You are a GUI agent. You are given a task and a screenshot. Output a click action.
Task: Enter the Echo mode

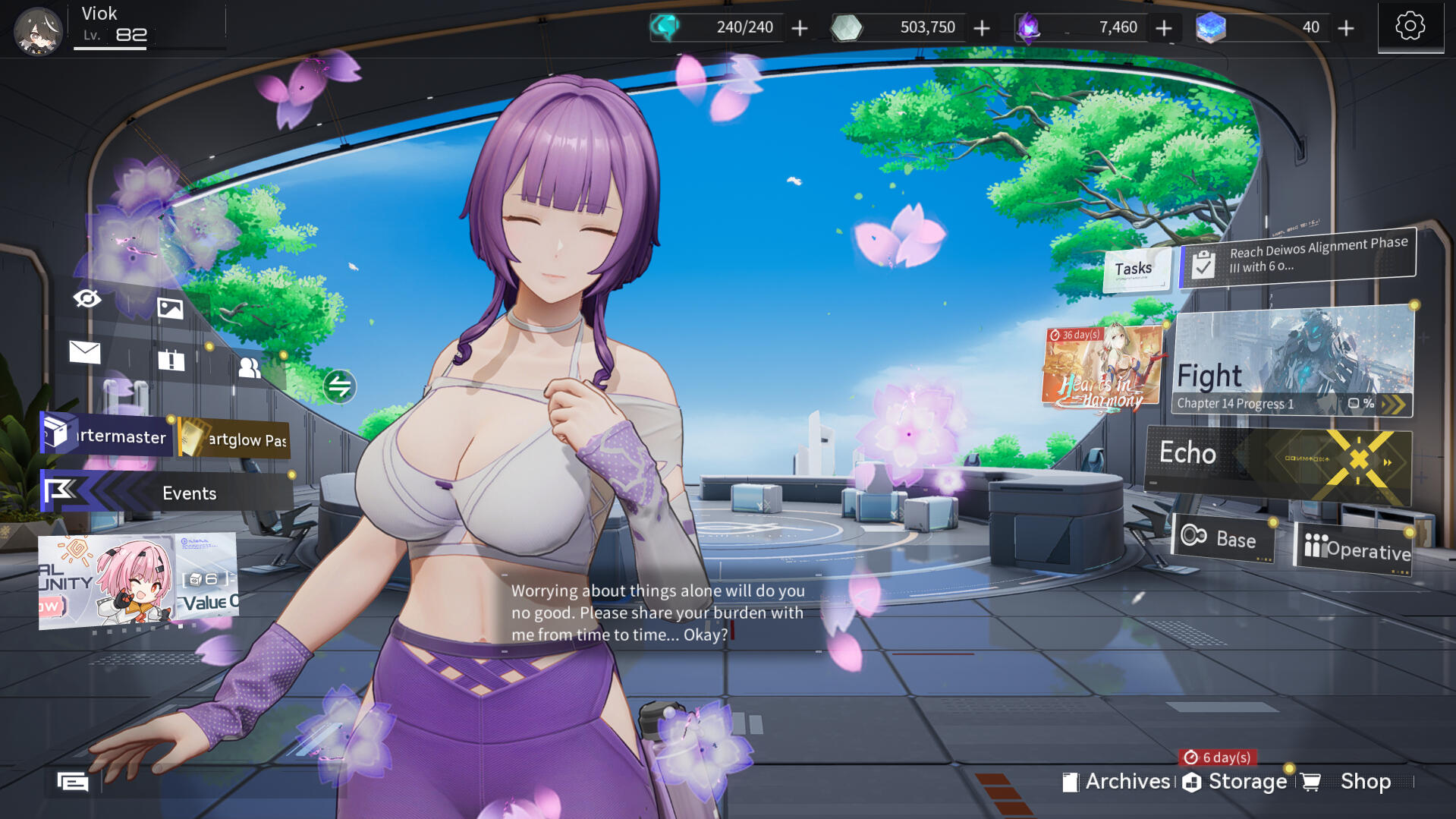pos(1278,463)
